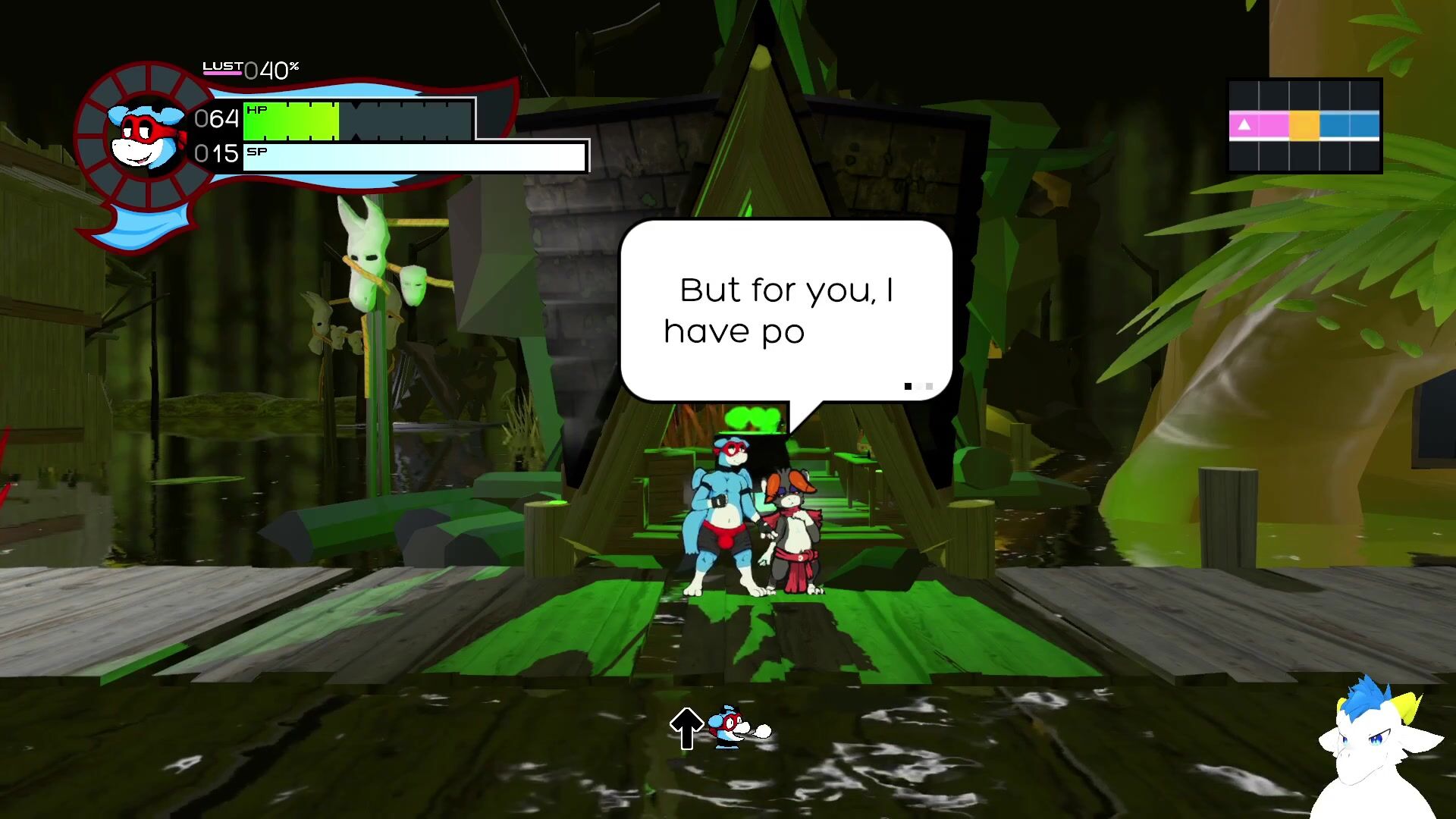Advance the speech bubble dialogue

[x=786, y=311]
